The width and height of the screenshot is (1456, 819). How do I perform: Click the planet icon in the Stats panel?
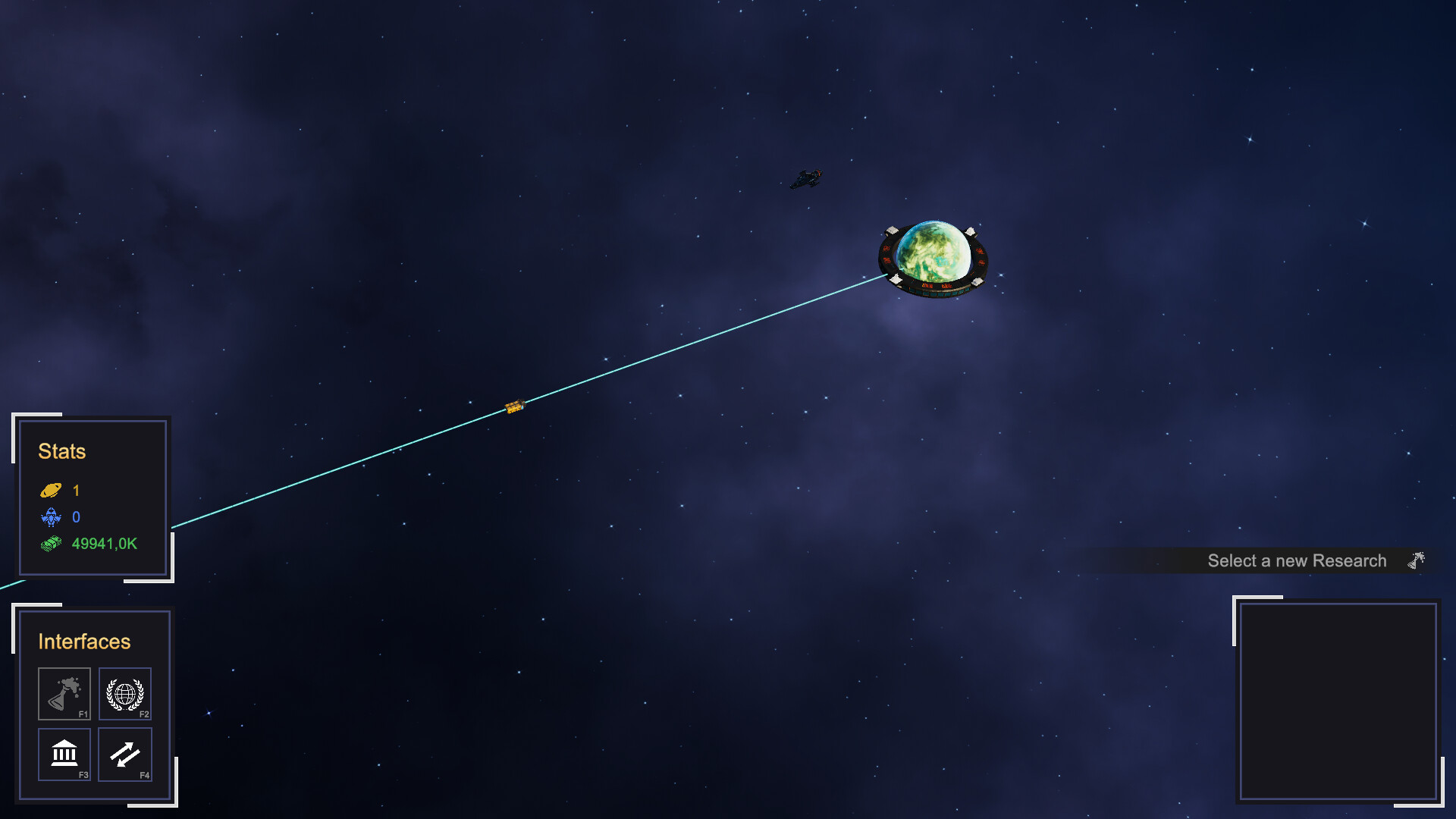(51, 491)
